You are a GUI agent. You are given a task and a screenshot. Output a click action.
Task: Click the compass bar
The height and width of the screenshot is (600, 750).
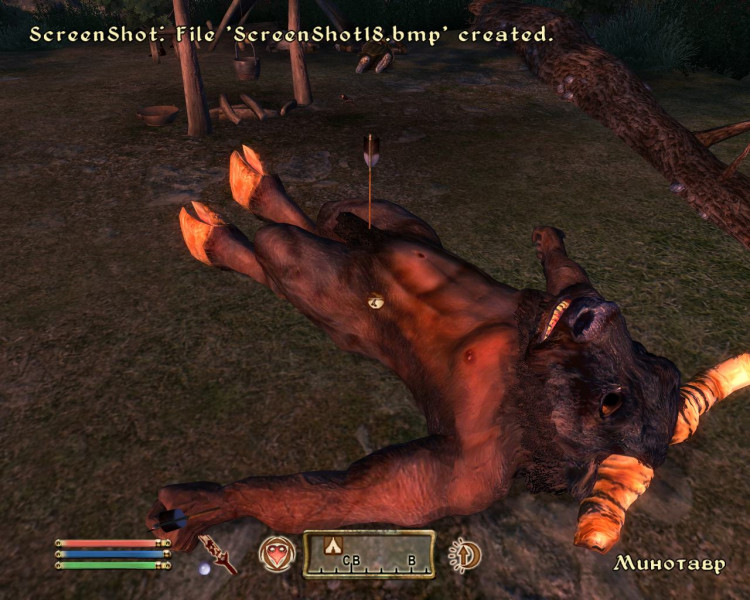pyautogui.click(x=369, y=554)
